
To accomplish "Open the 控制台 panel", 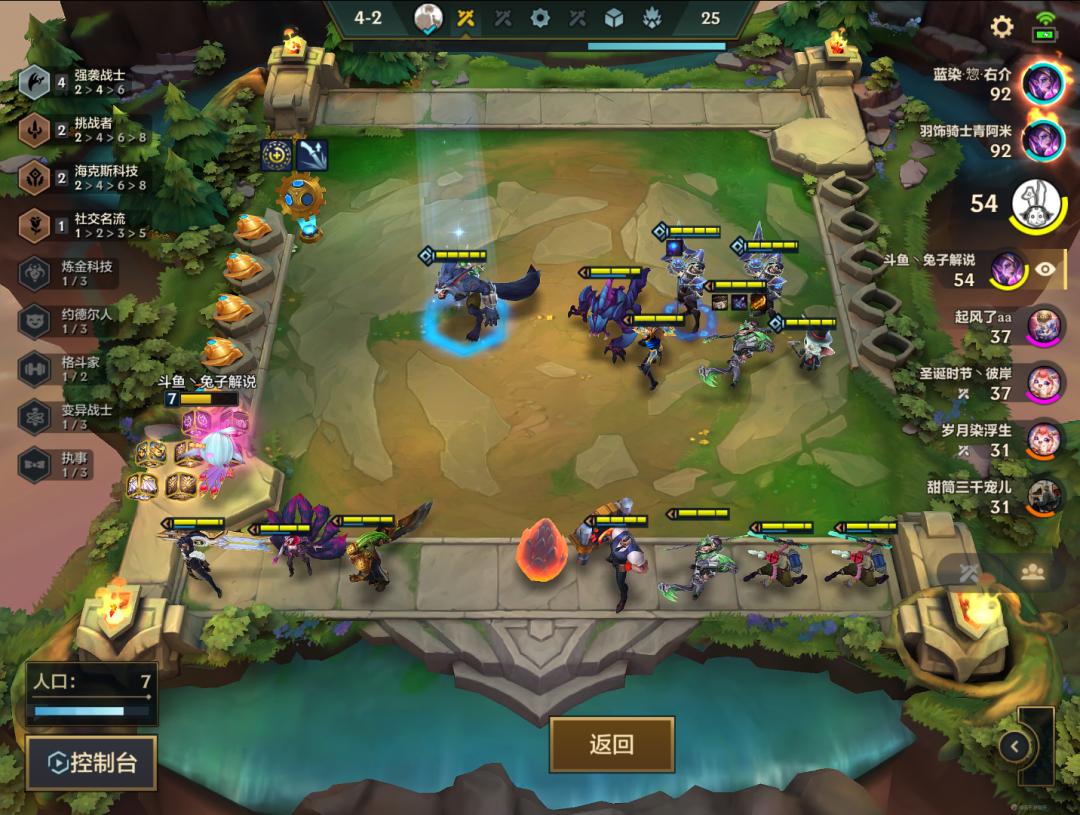I will (x=92, y=764).
